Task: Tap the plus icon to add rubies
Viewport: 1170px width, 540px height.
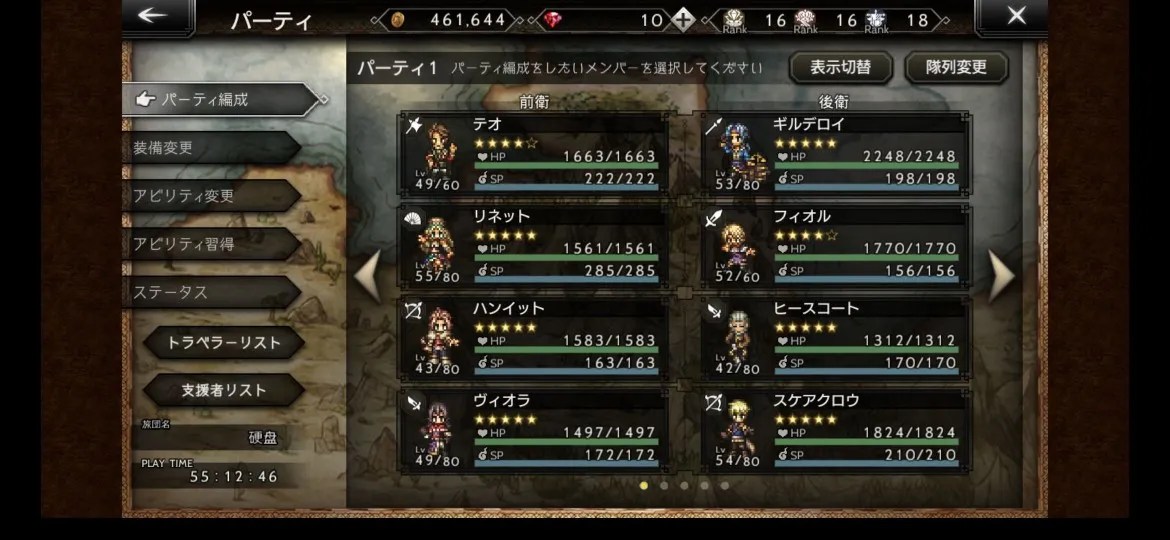Action: (x=682, y=19)
